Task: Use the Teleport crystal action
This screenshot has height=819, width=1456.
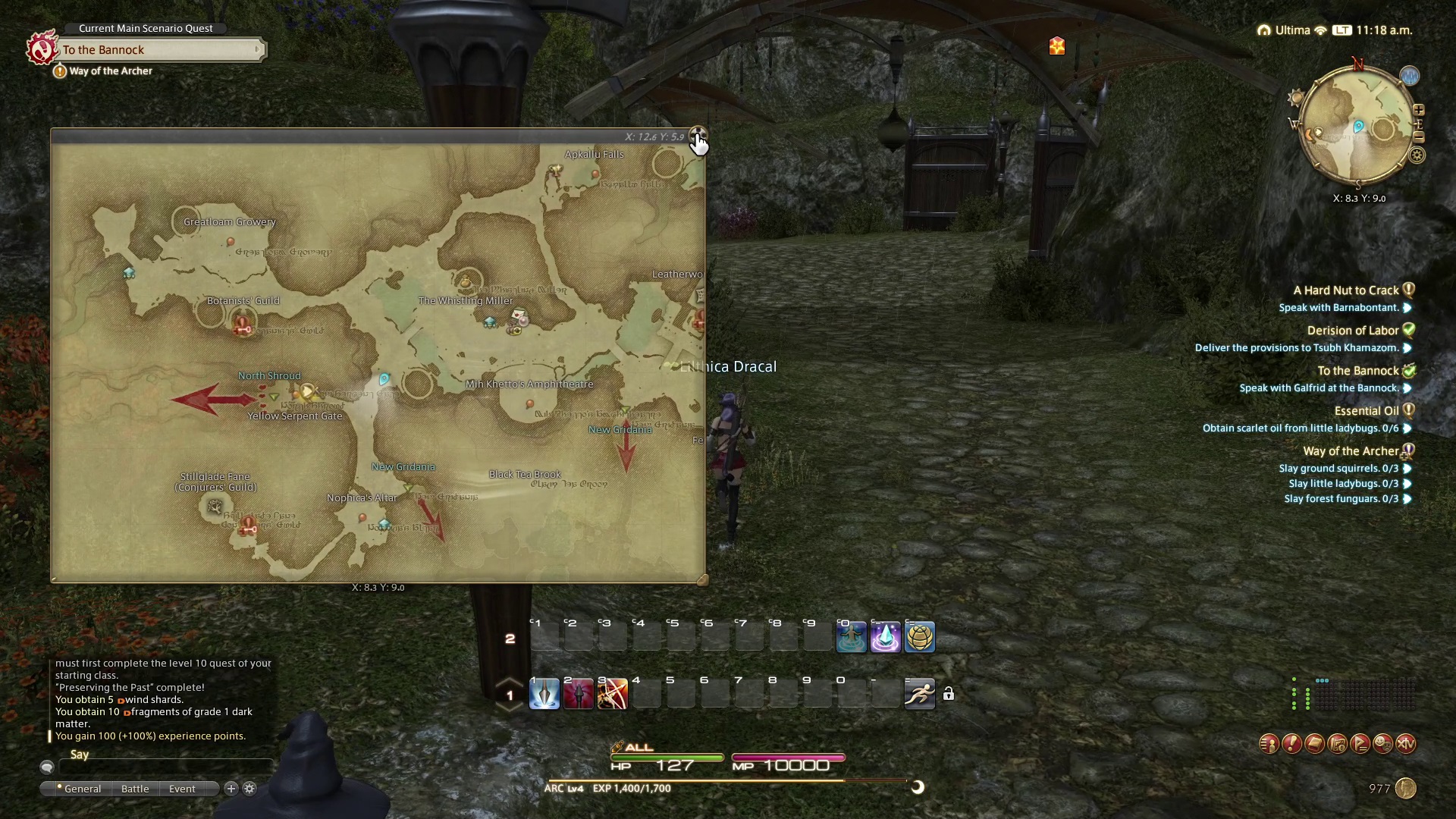Action: point(885,637)
